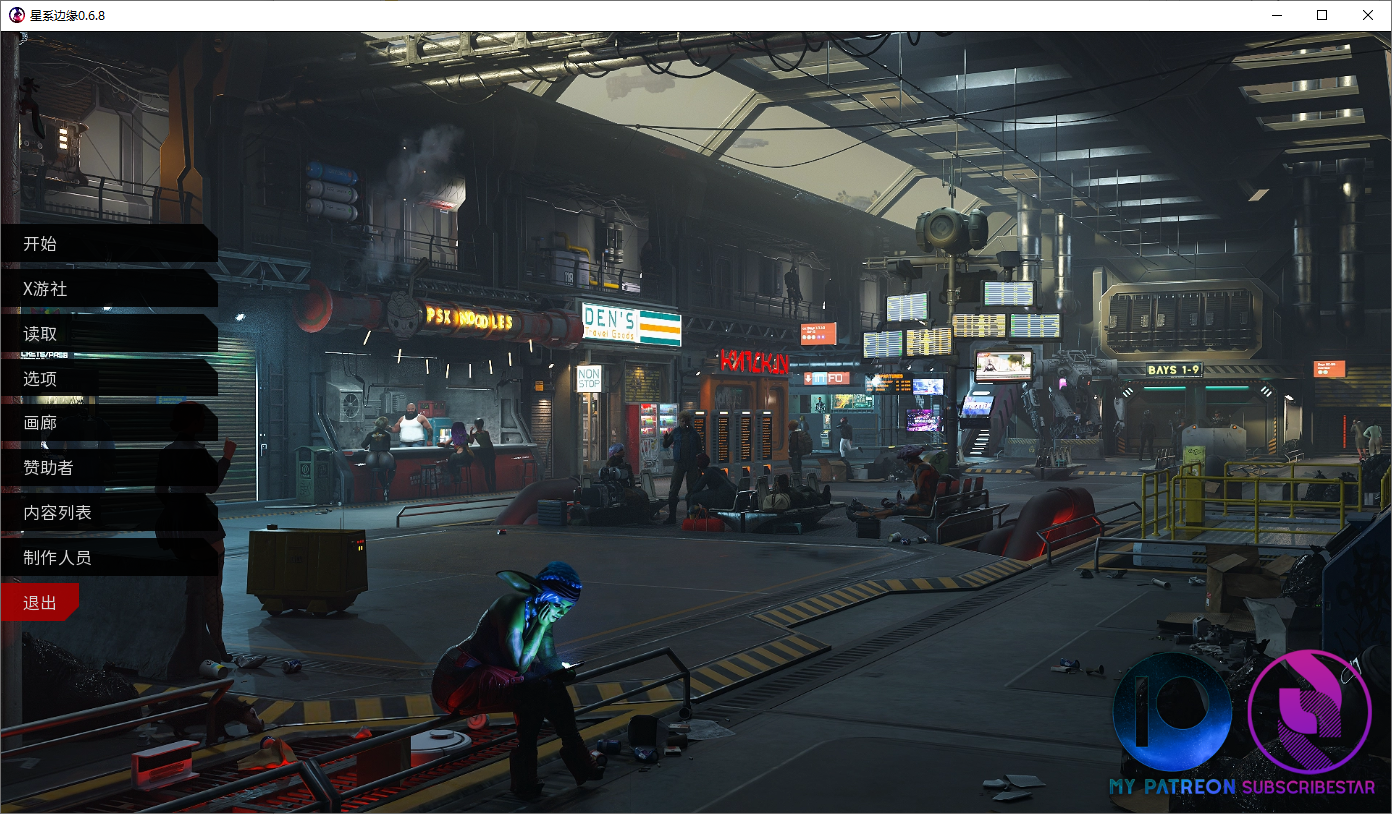Select 读取 to load a save
1392x814 pixels.
pos(40,334)
